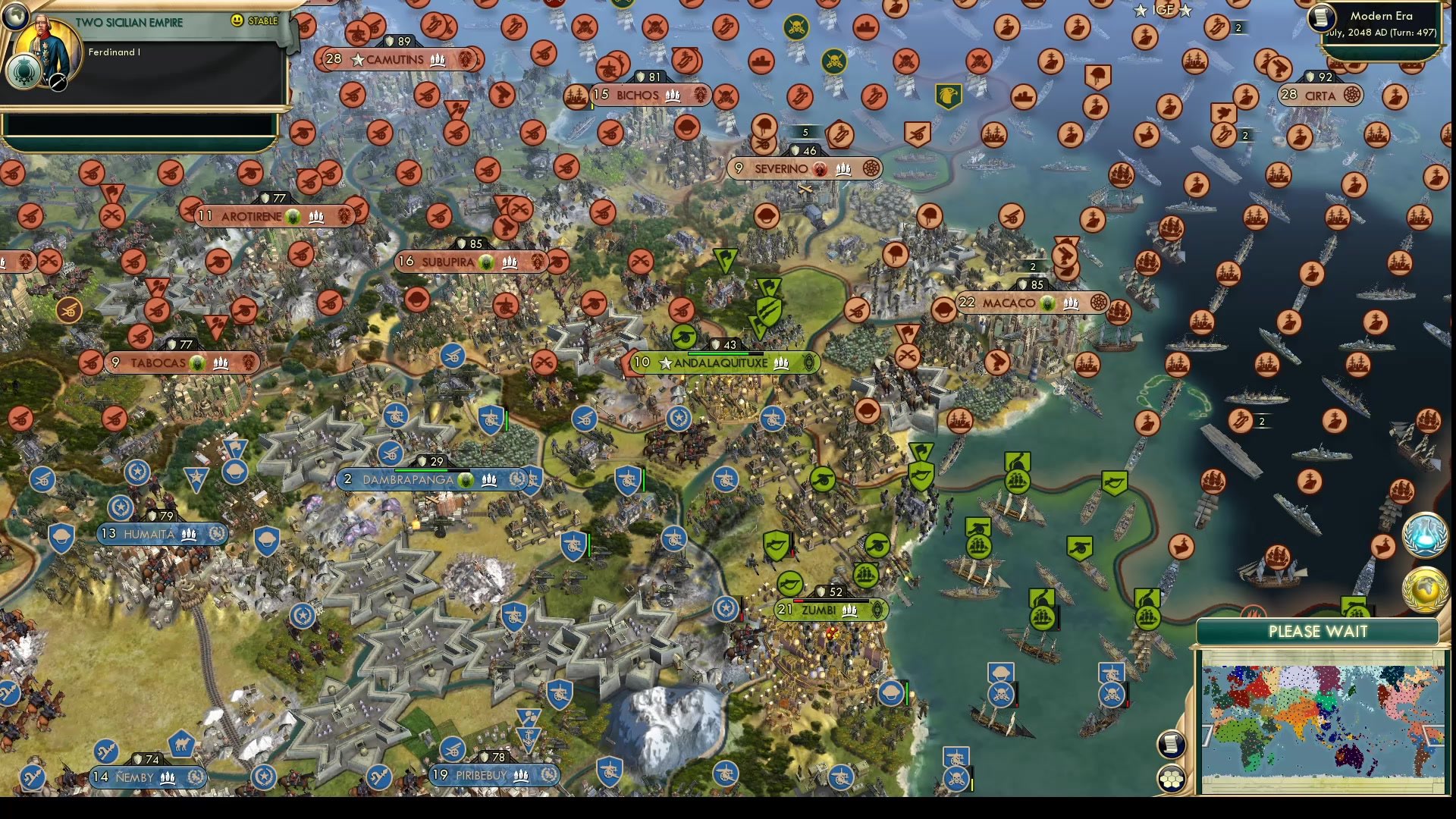Select the hex grid icon under the scroll icon
1456x819 pixels.
click(x=1172, y=778)
